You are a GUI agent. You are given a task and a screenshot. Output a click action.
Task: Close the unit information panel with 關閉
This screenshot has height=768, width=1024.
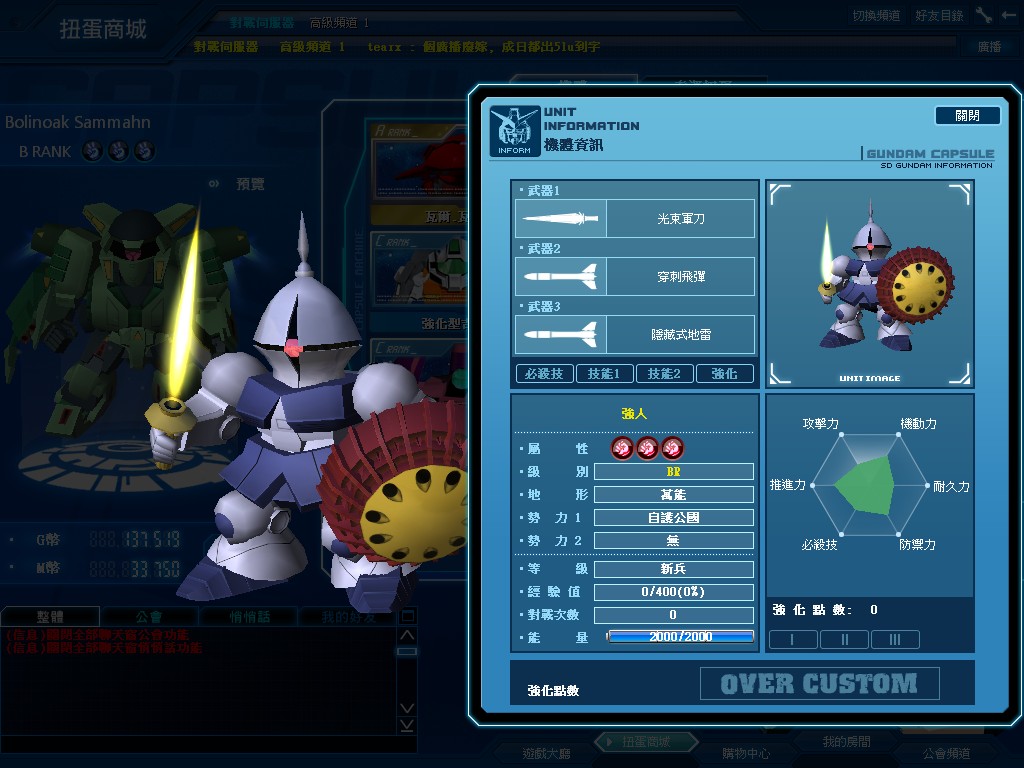click(x=967, y=116)
